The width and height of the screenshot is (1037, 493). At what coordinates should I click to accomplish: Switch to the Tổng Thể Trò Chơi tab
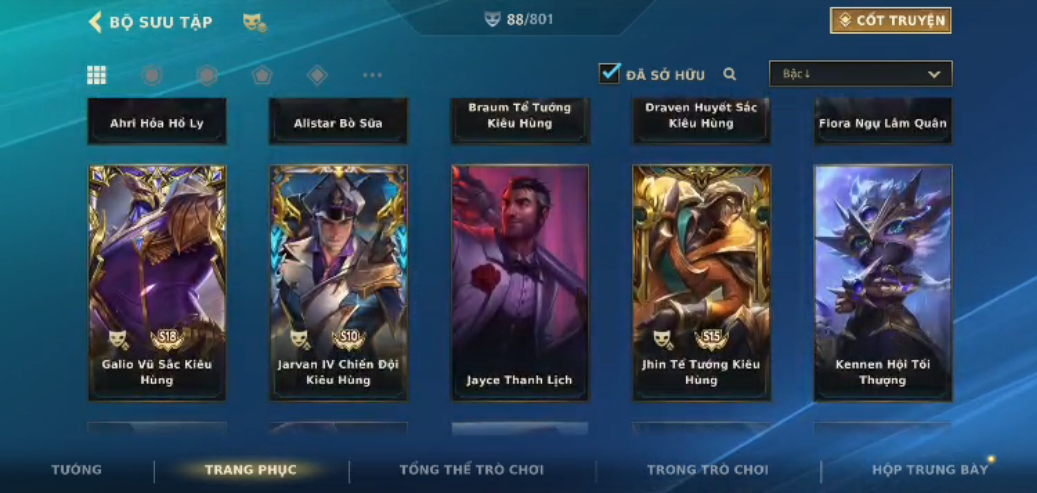coord(471,470)
